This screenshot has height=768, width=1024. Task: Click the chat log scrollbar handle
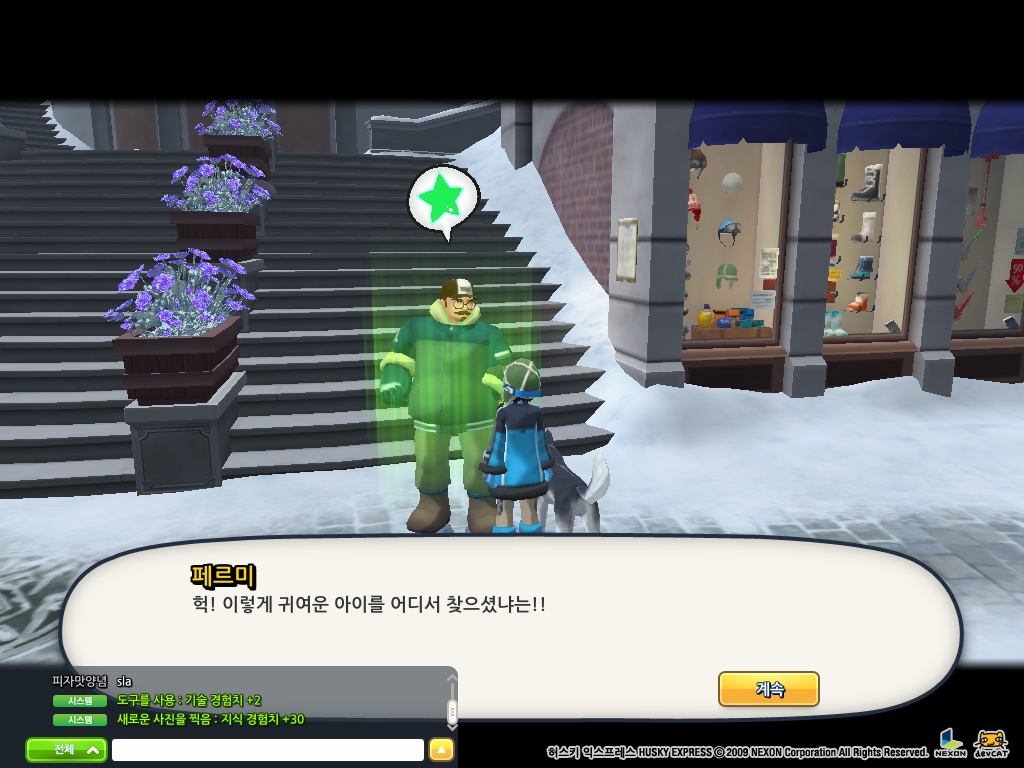[451, 711]
